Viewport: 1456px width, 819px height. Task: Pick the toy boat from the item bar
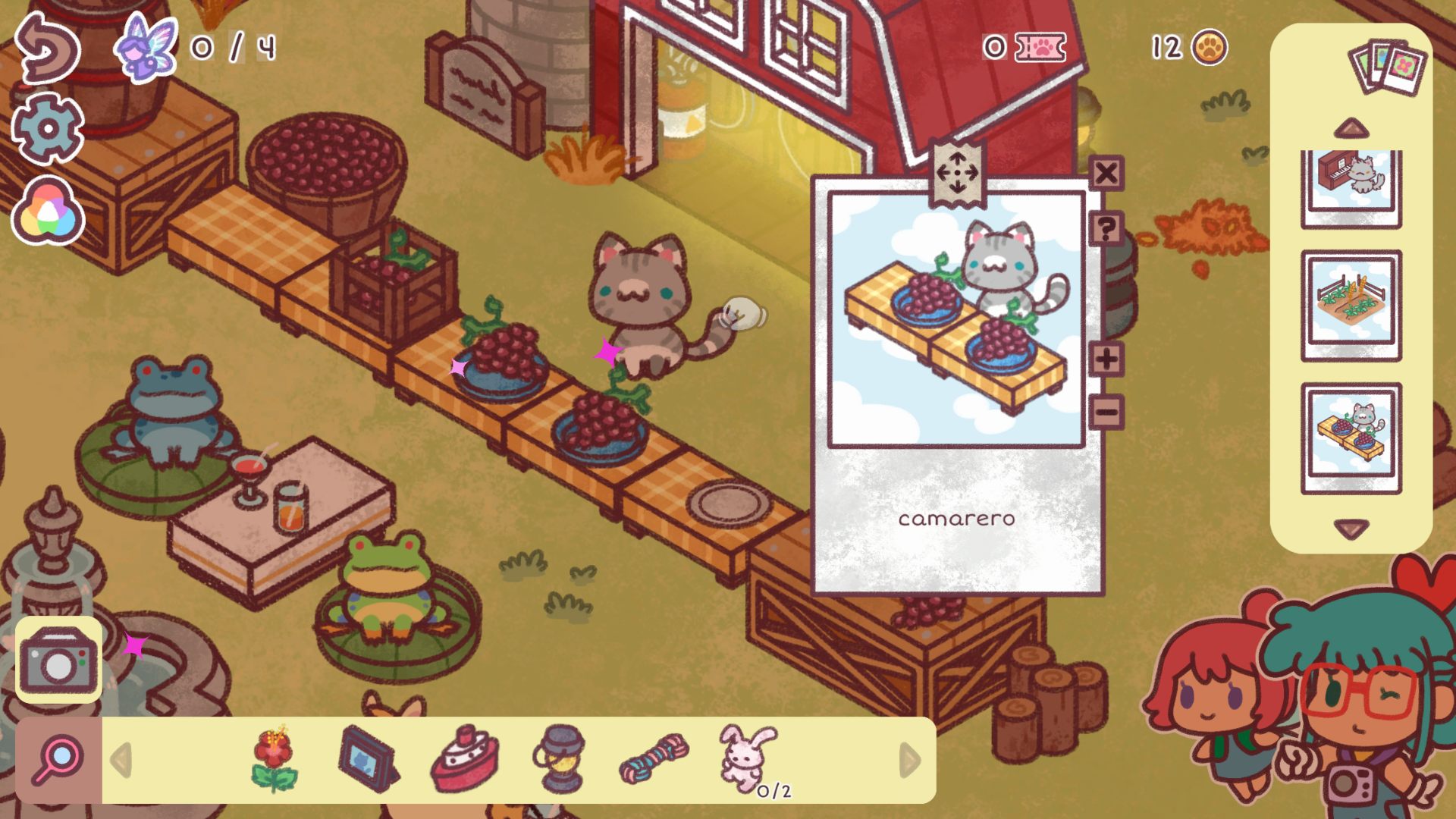(x=466, y=759)
